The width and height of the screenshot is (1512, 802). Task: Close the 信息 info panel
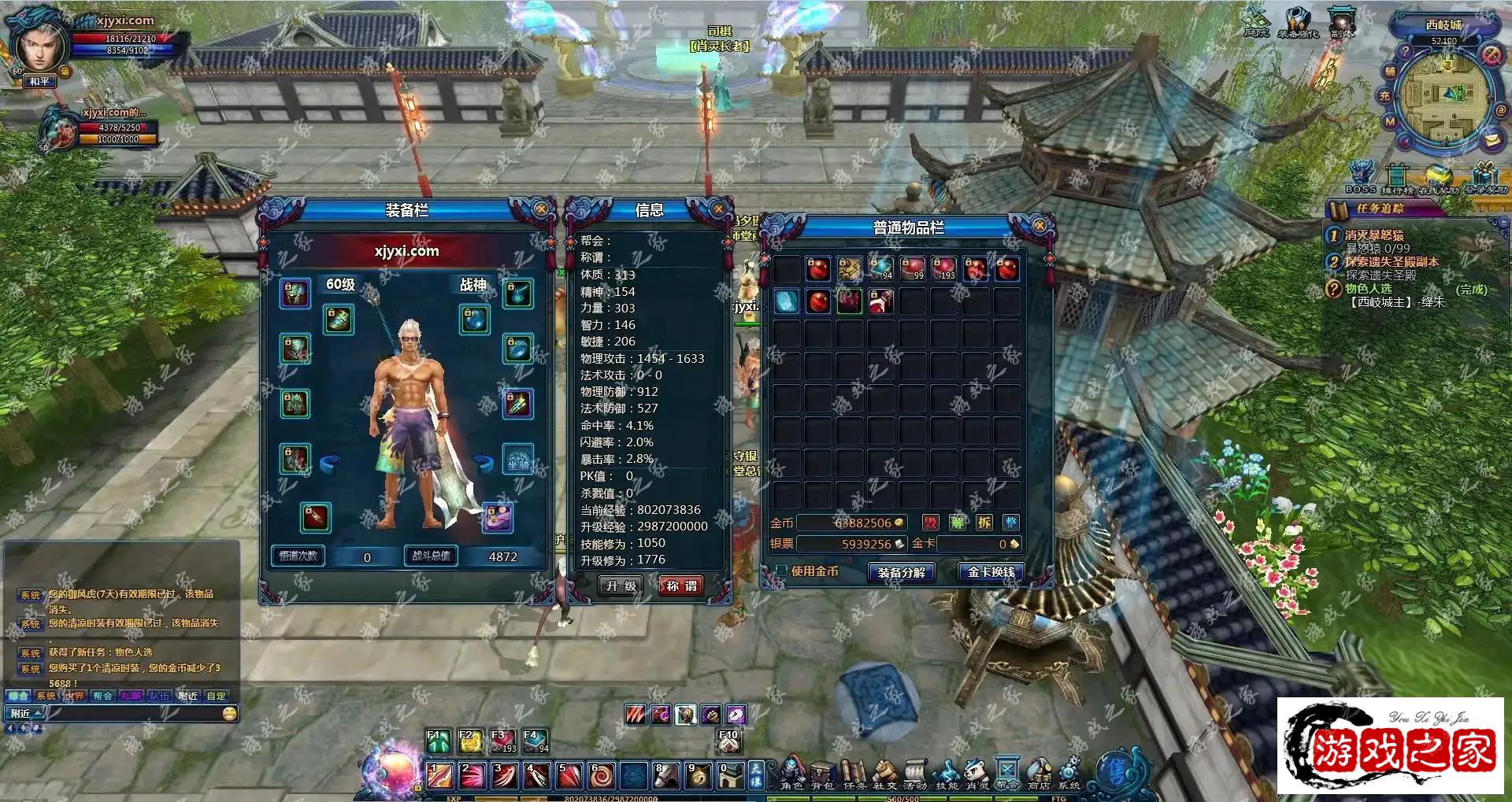click(x=718, y=209)
